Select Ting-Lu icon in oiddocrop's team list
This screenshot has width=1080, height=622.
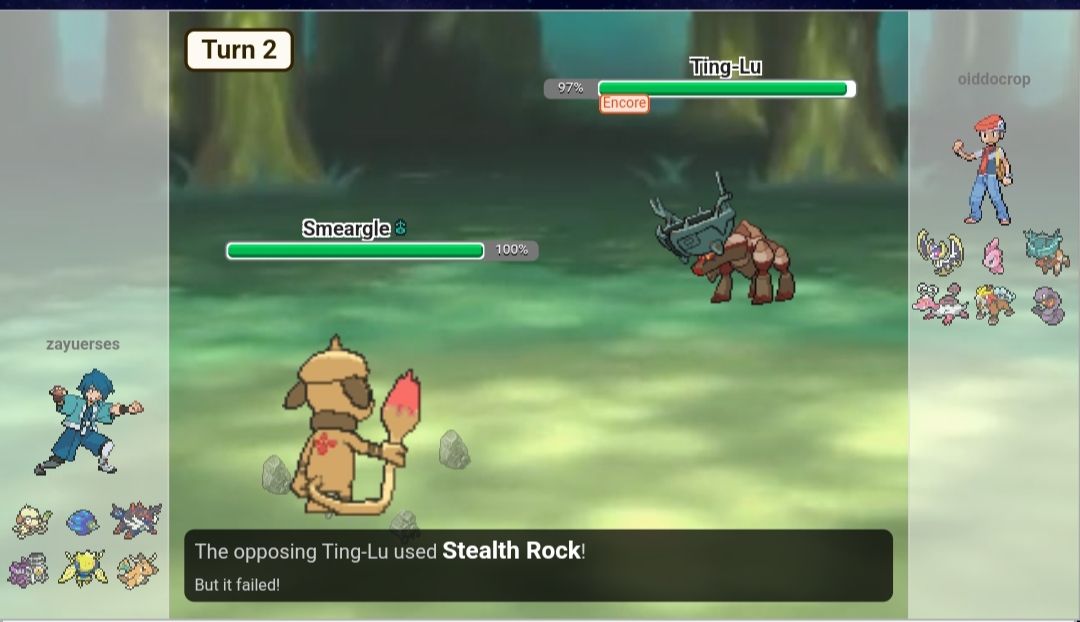[1046, 251]
